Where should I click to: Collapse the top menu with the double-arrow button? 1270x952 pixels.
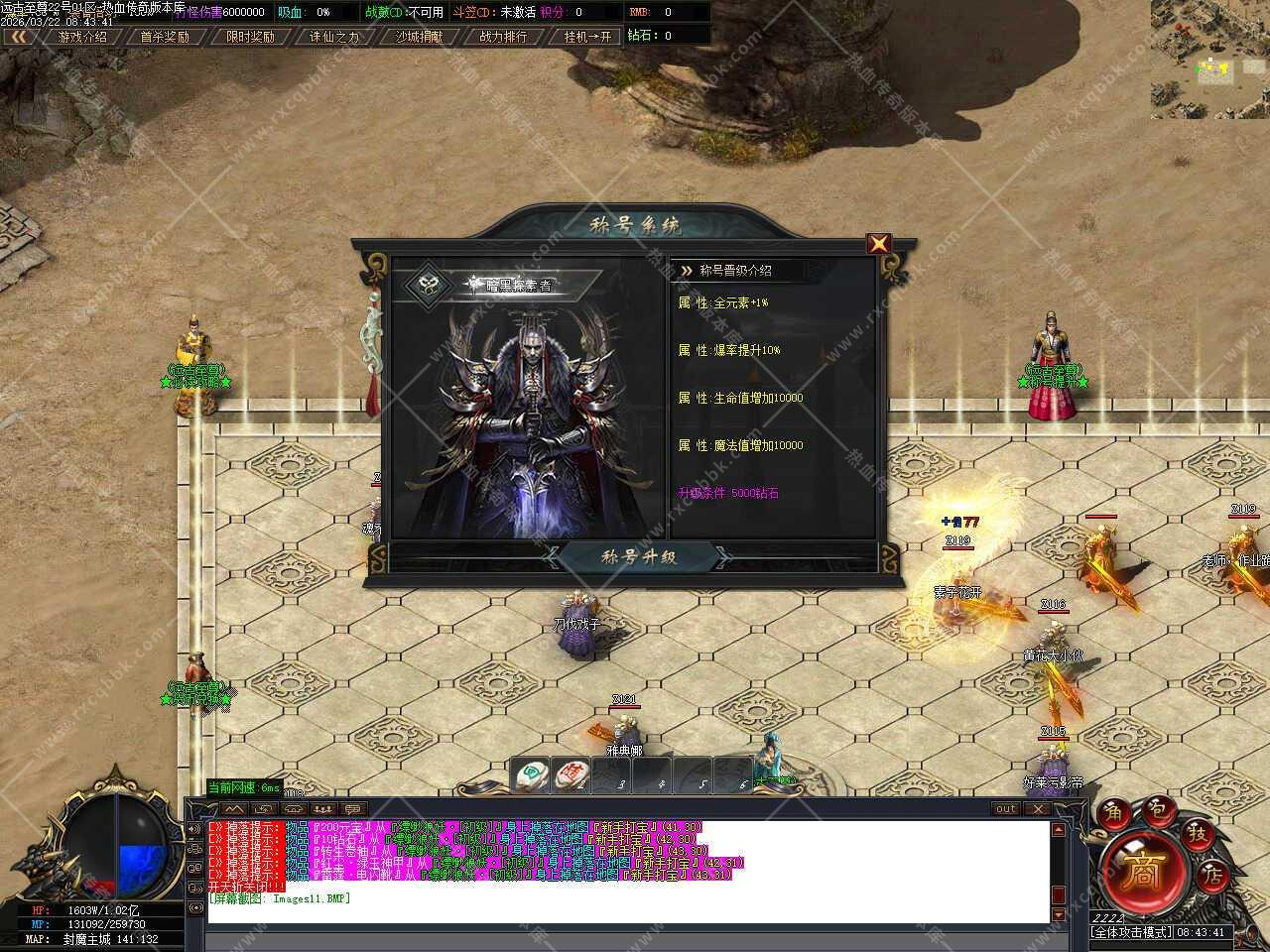point(17,37)
